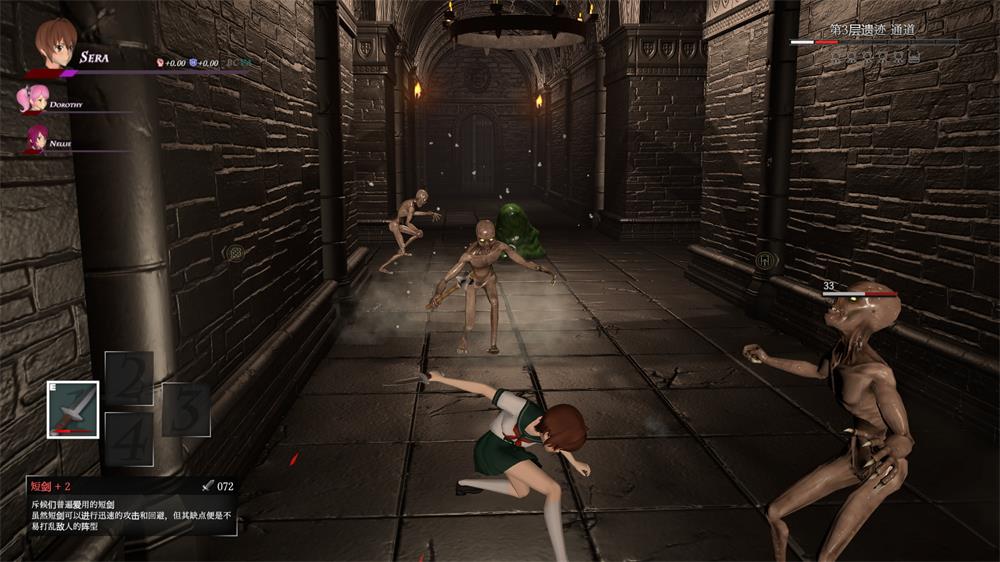
Task: Select weapon slot number 3
Action: point(186,410)
